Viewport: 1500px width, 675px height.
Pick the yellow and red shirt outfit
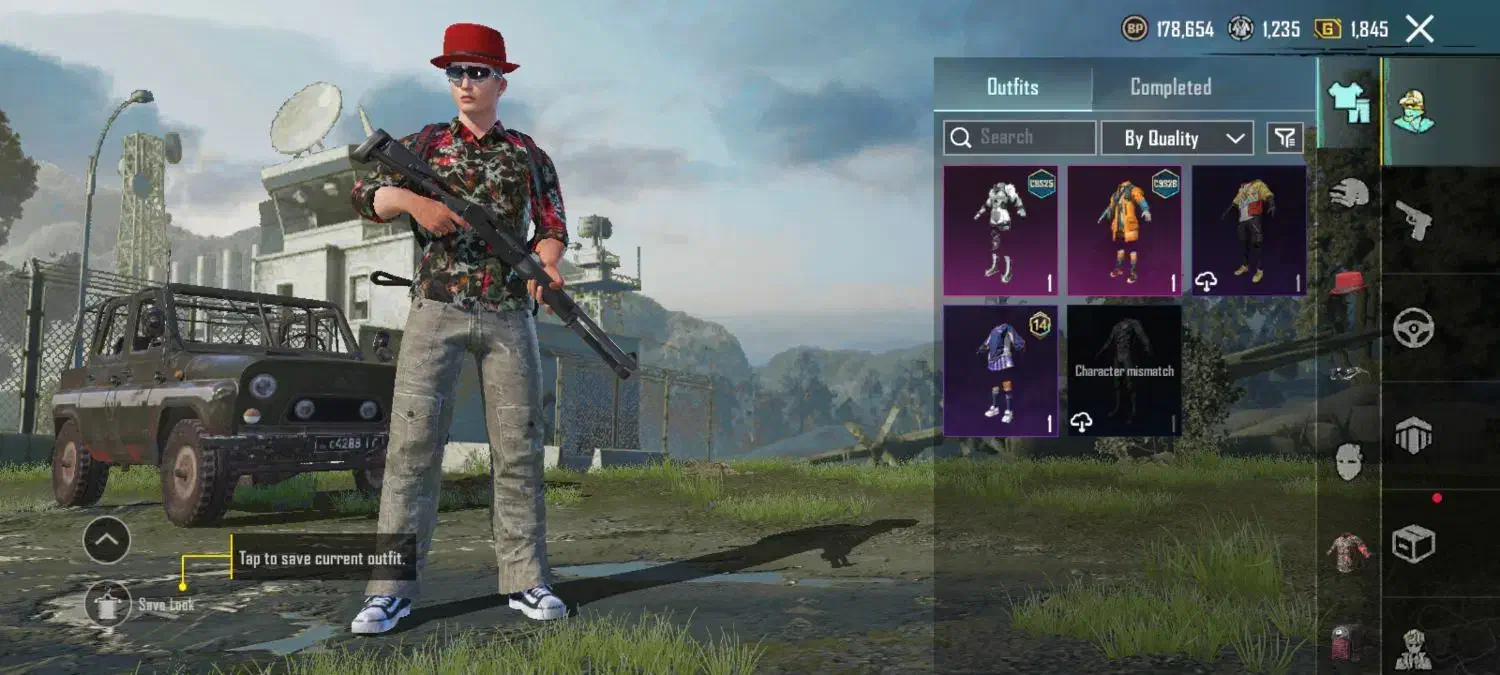point(1248,231)
